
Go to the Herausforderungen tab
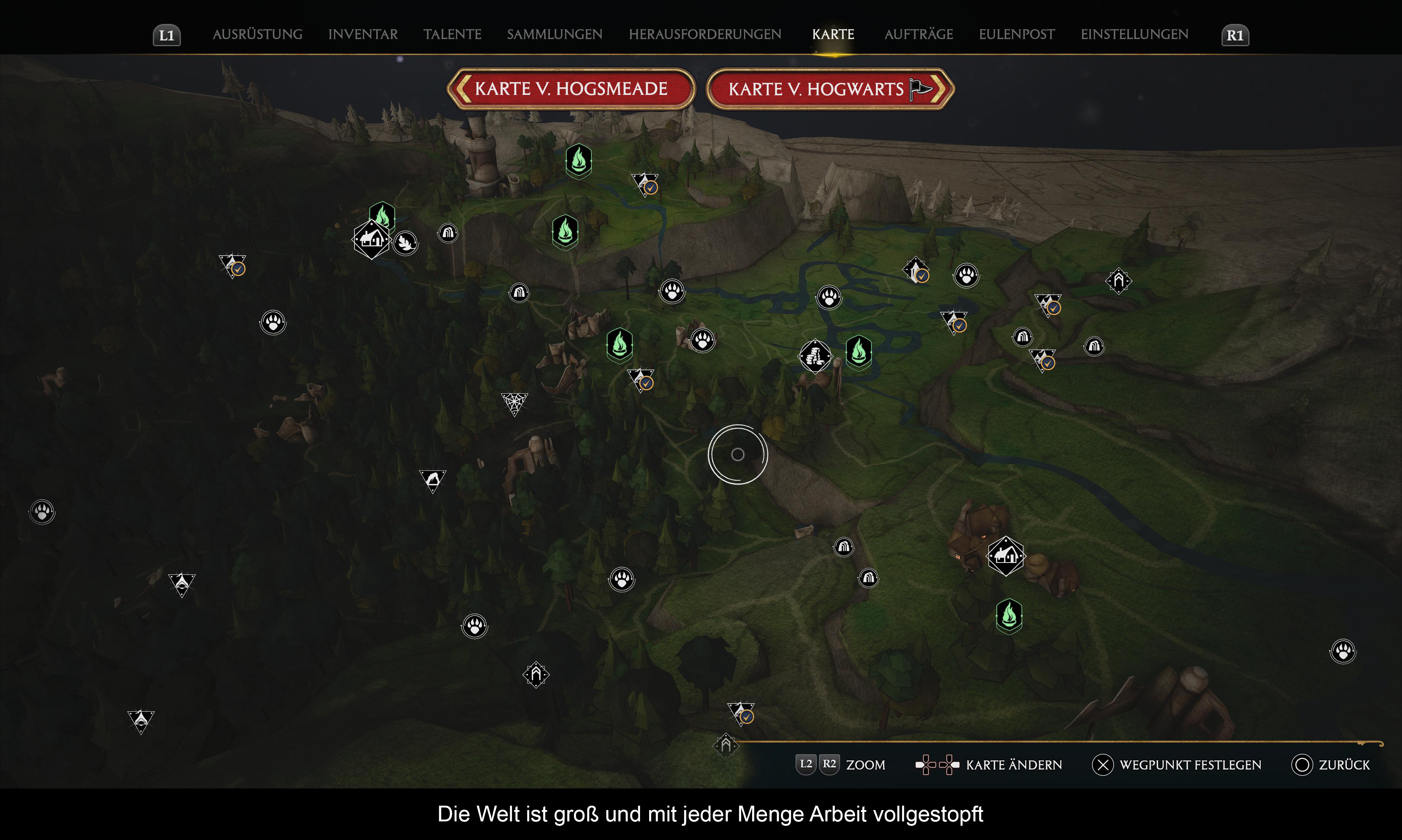(x=705, y=35)
